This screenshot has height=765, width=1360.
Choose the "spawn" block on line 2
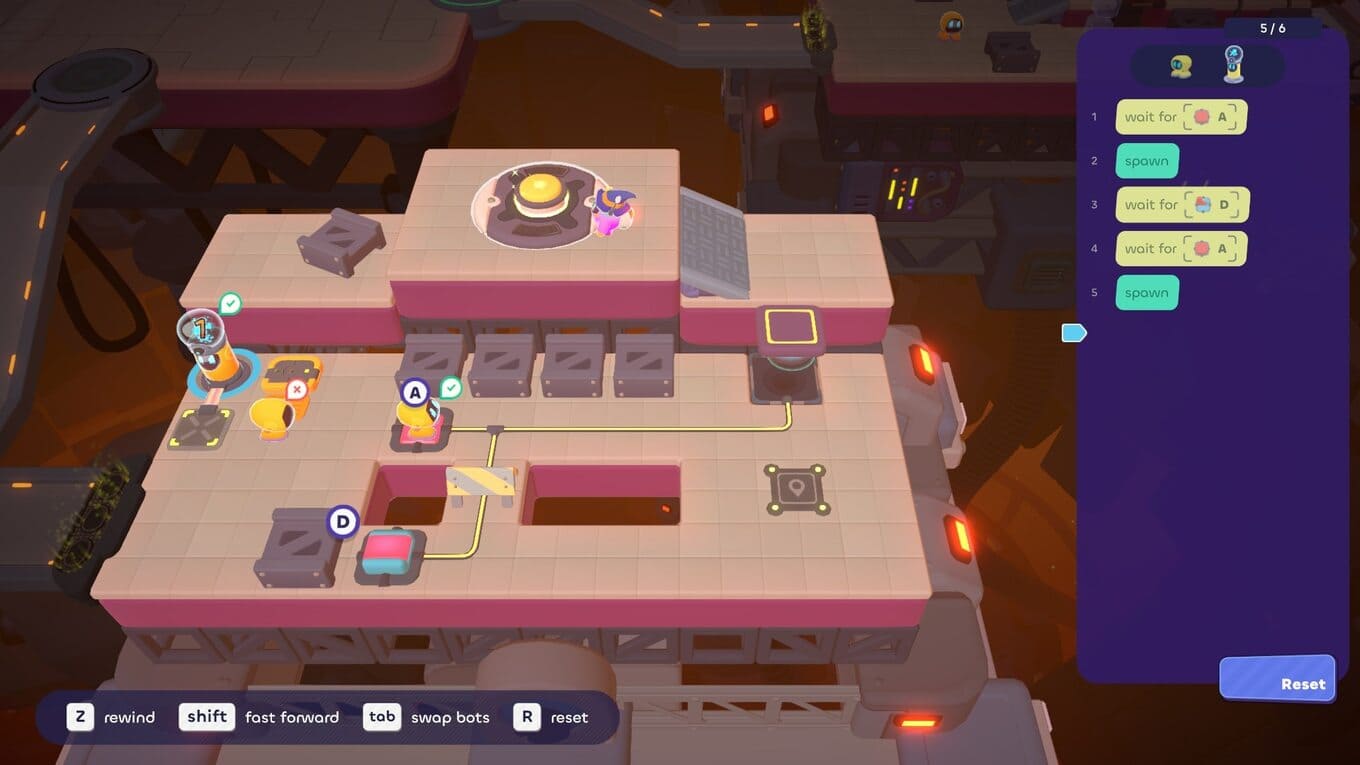tap(1146, 161)
